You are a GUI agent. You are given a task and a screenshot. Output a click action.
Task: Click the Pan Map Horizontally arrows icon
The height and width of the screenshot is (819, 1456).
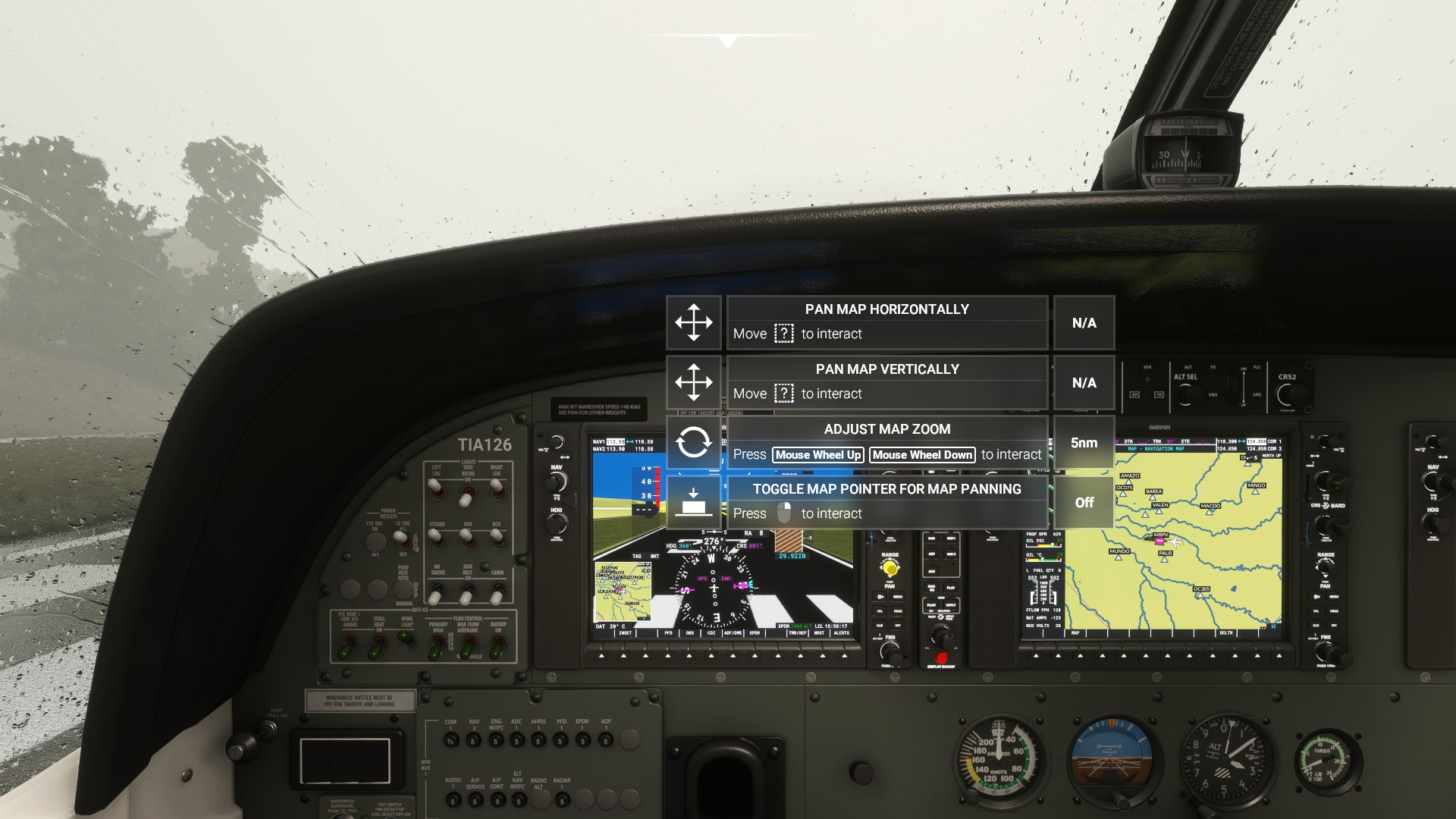point(694,322)
